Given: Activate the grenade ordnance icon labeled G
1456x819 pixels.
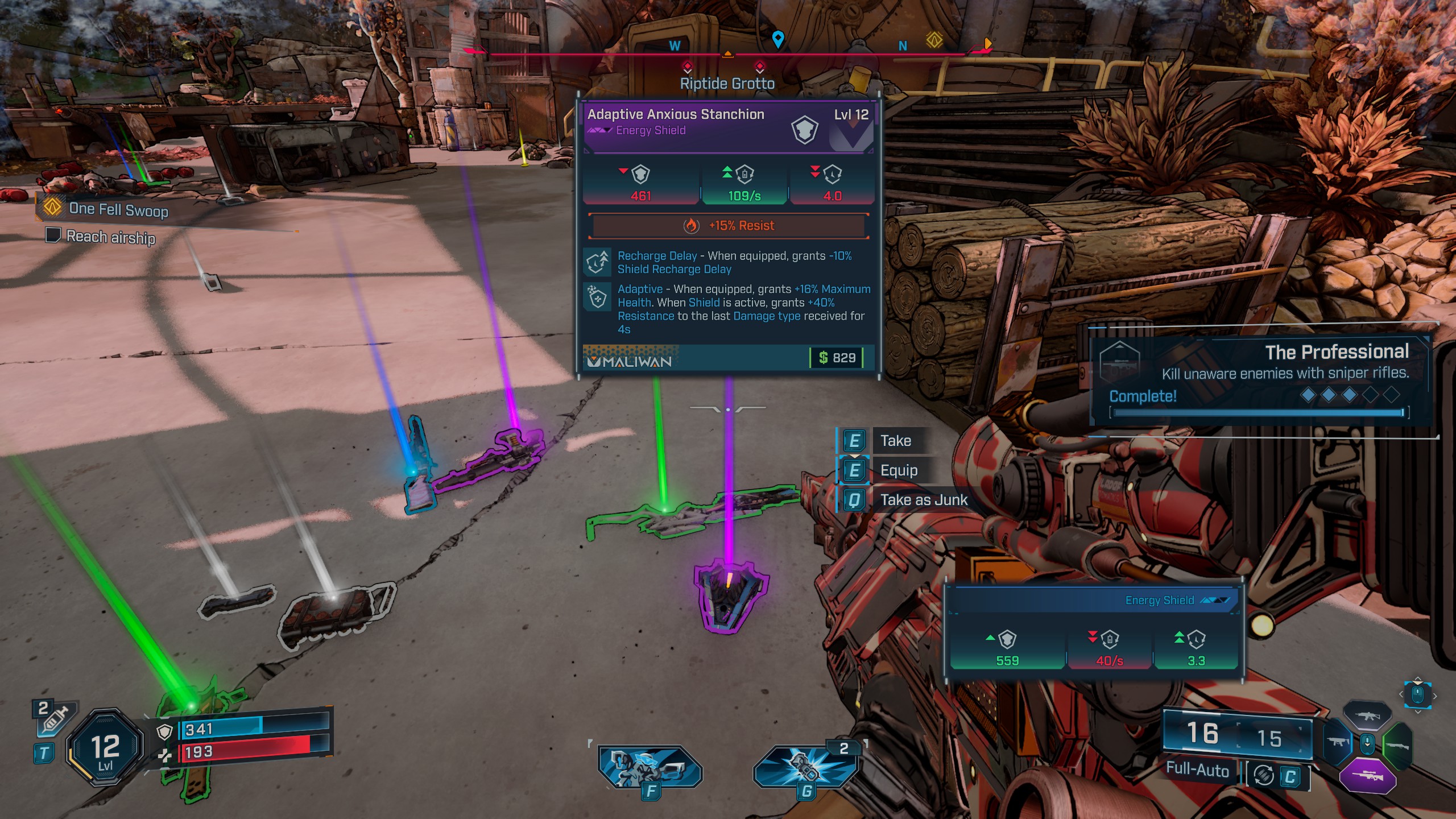Looking at the screenshot, I should point(806,768).
